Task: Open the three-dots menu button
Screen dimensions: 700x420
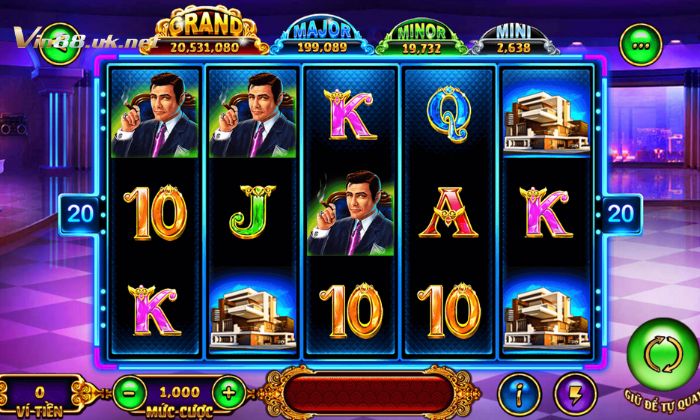Action: pyautogui.click(x=639, y=43)
